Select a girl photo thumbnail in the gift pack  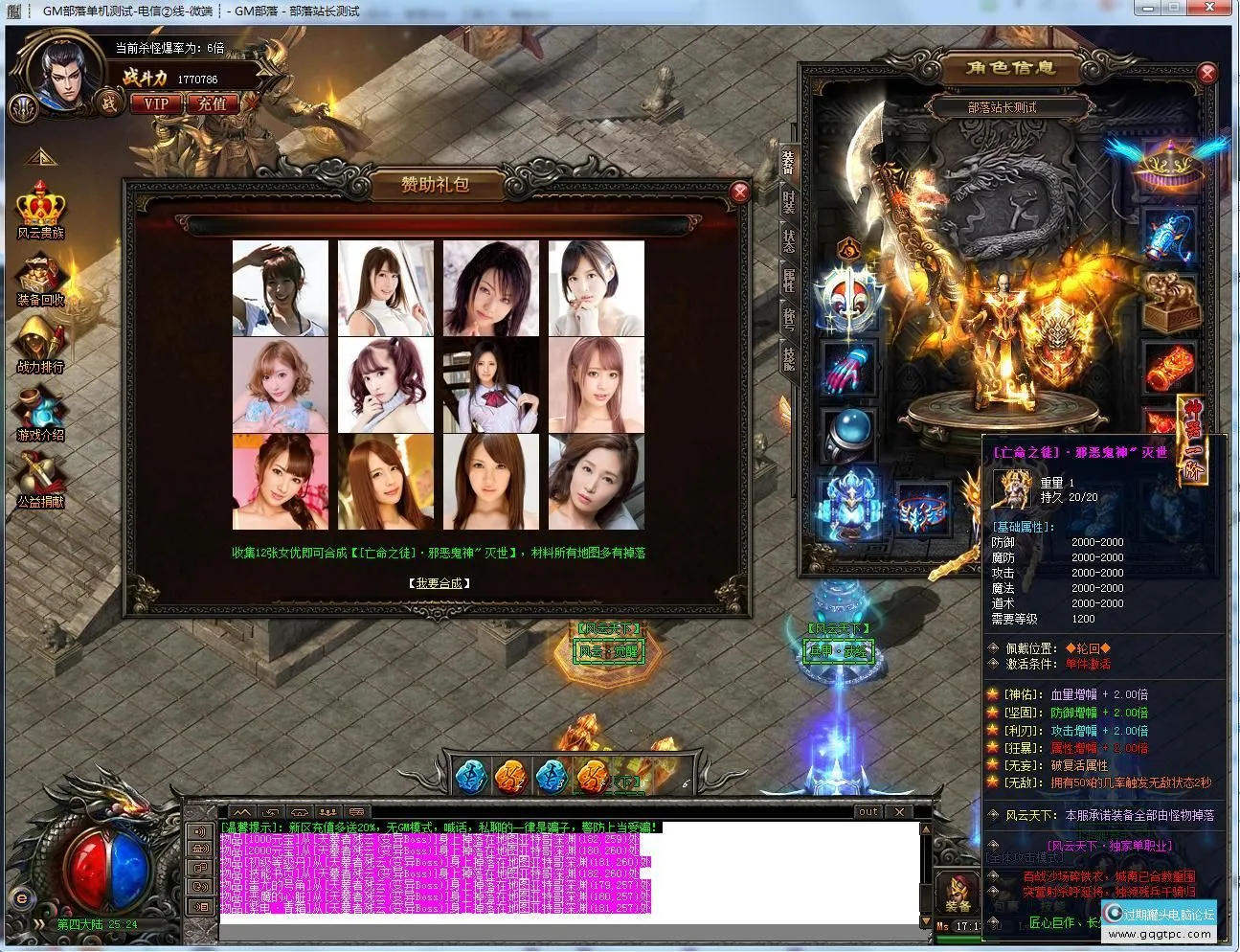coord(281,288)
